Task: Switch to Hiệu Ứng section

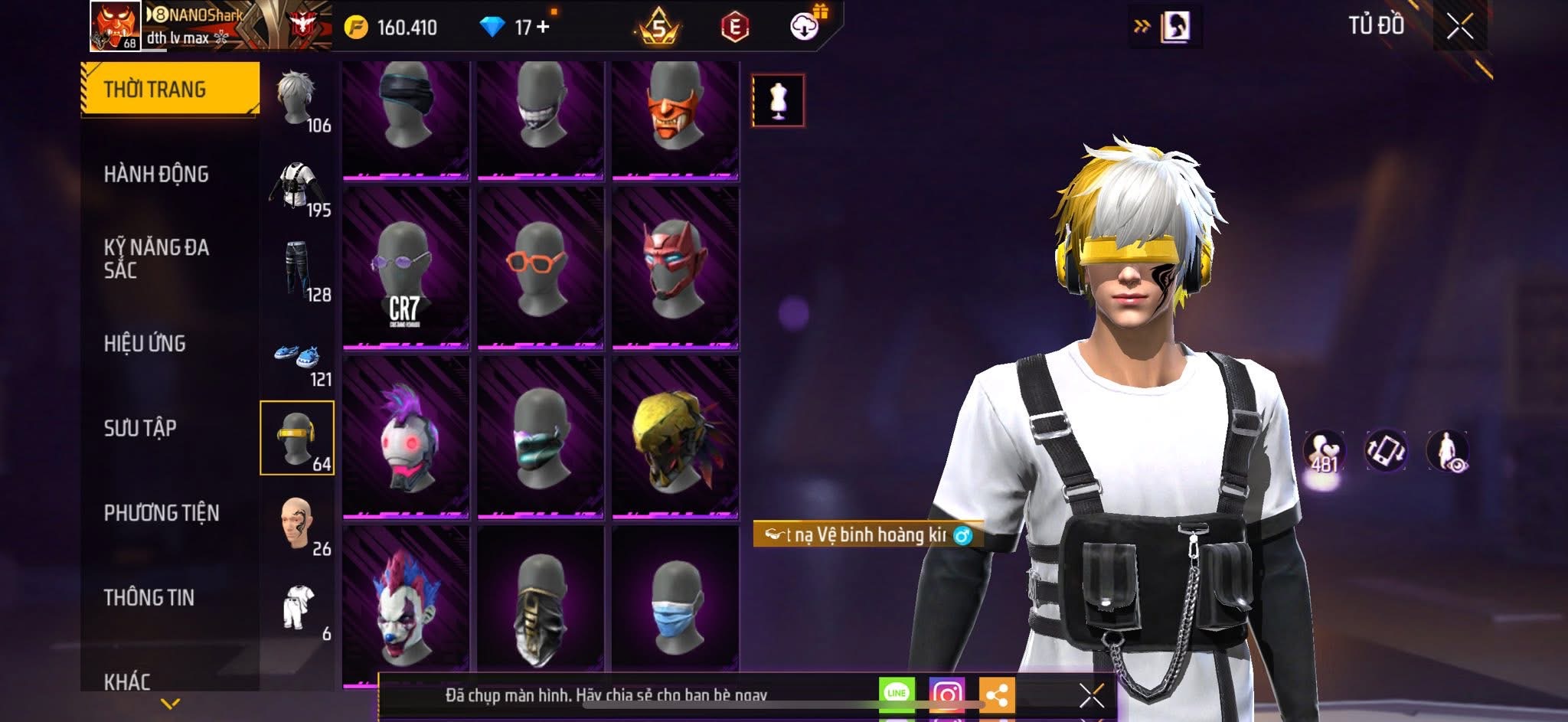Action: pos(145,344)
